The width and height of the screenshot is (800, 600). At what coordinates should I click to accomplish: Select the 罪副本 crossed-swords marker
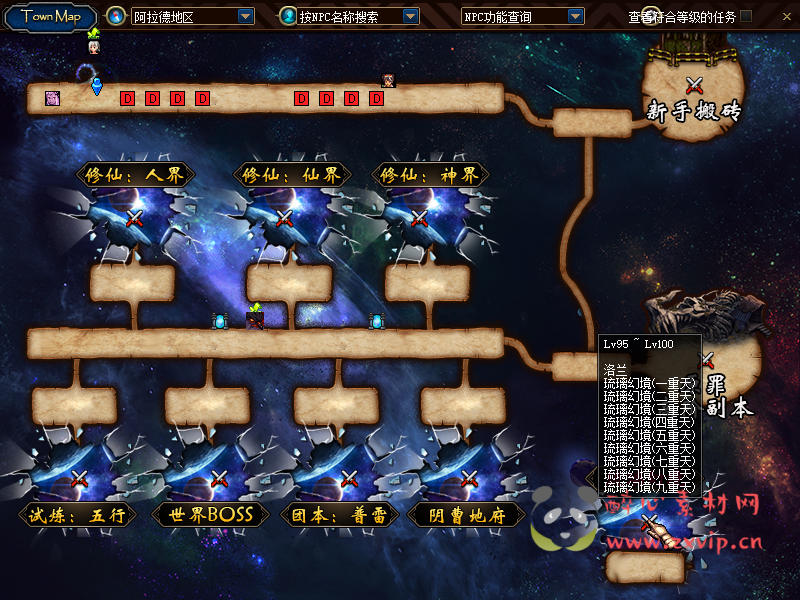click(x=708, y=360)
